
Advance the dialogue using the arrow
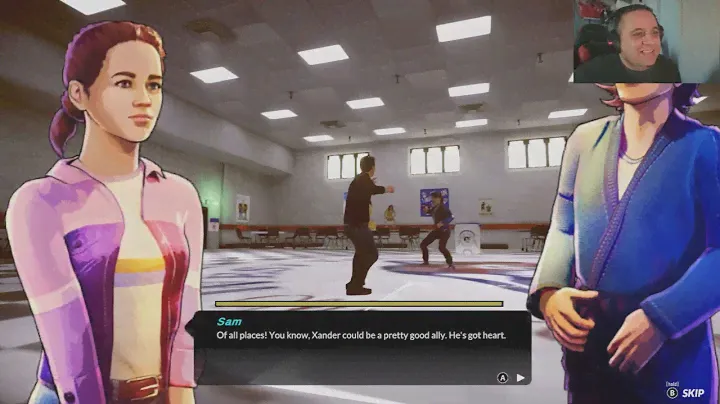pos(519,377)
